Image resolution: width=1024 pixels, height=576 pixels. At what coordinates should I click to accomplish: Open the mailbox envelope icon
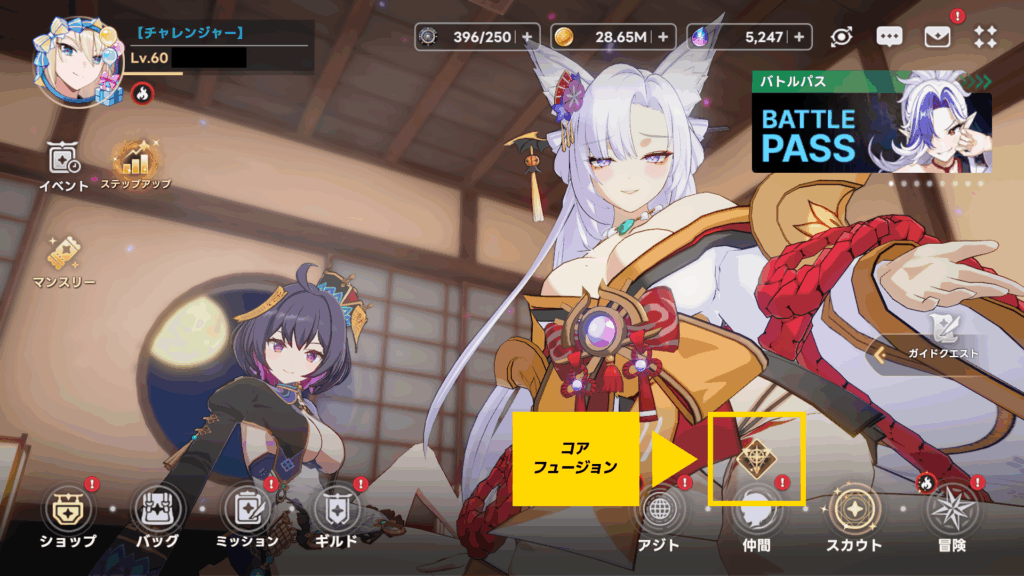937,37
